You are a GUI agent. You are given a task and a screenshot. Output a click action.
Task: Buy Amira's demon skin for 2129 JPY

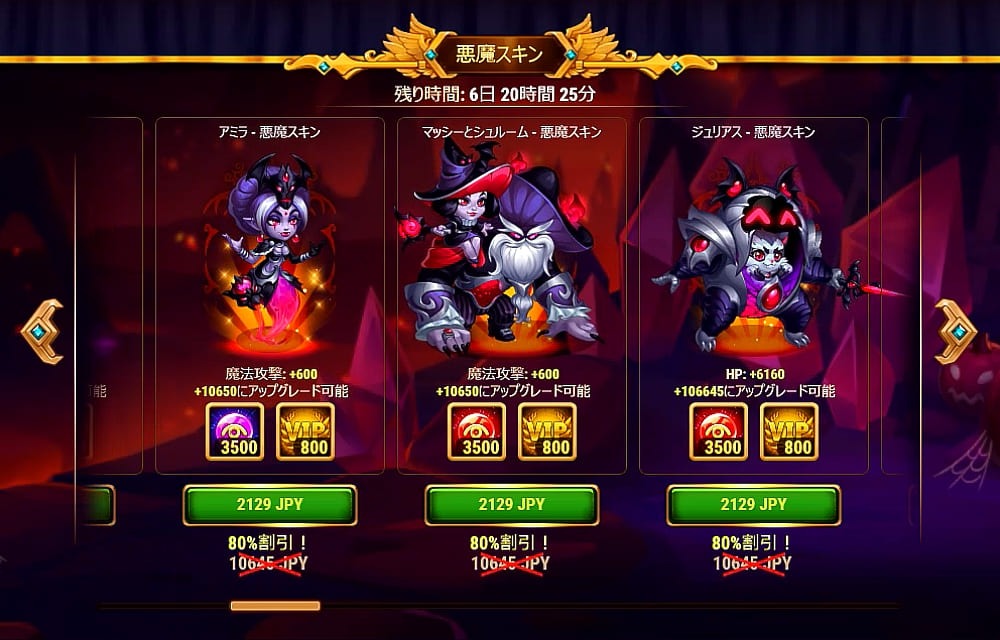click(x=270, y=505)
